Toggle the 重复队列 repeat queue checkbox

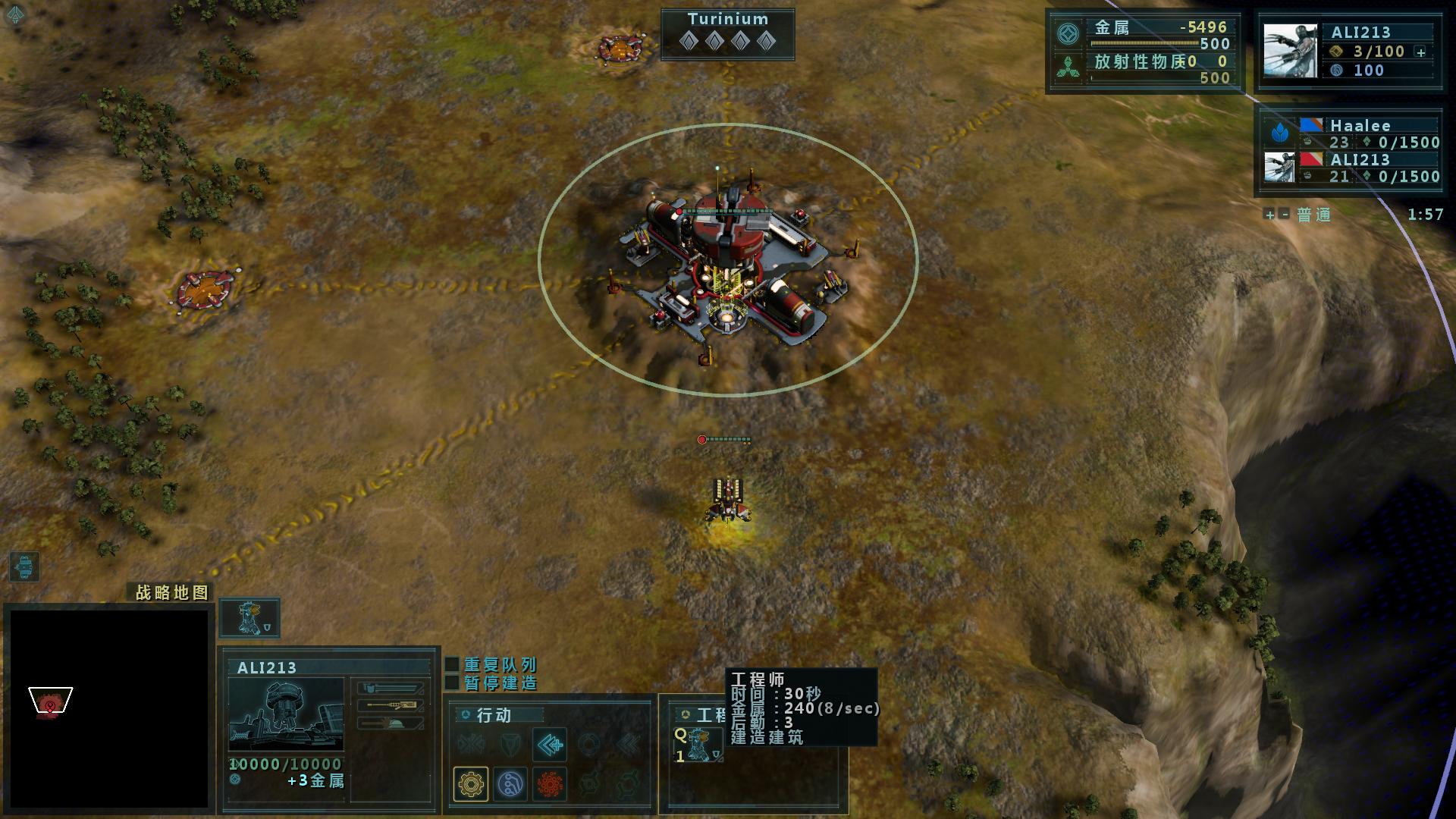(x=452, y=665)
